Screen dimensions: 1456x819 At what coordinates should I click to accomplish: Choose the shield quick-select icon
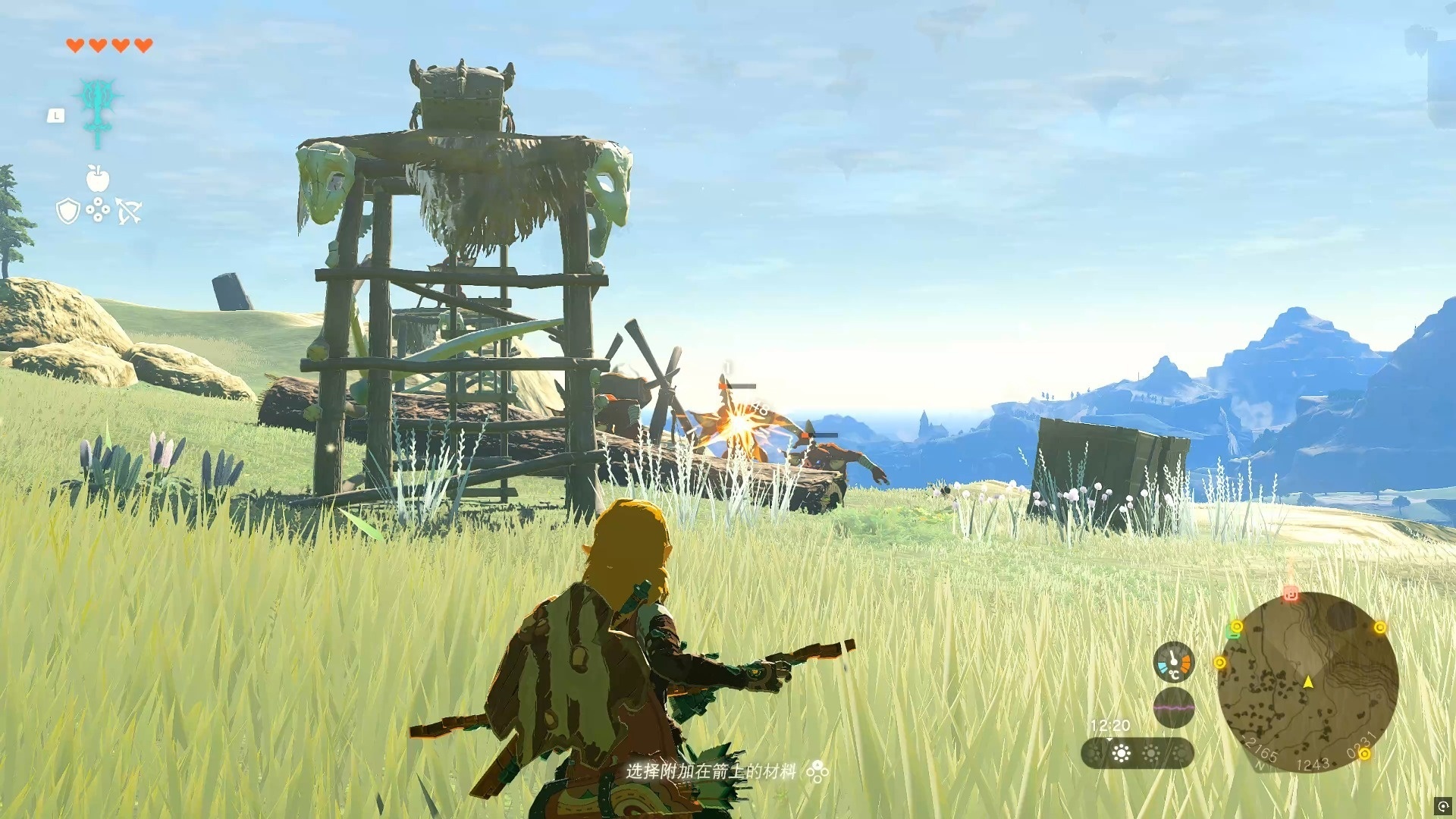[x=68, y=211]
